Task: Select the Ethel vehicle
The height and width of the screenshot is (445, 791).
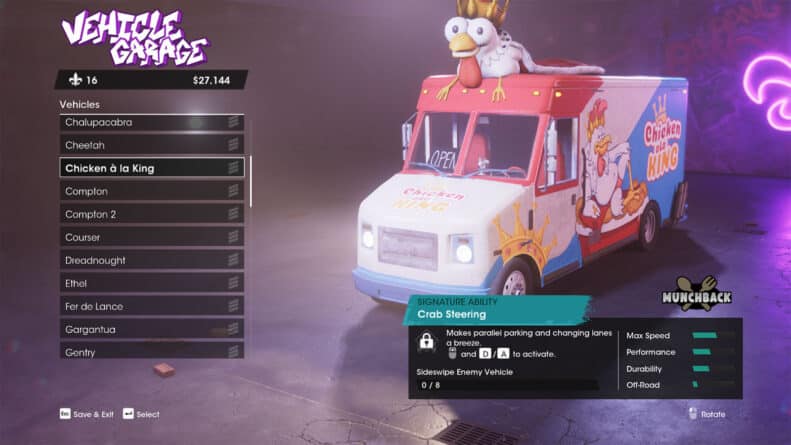Action: (x=151, y=283)
